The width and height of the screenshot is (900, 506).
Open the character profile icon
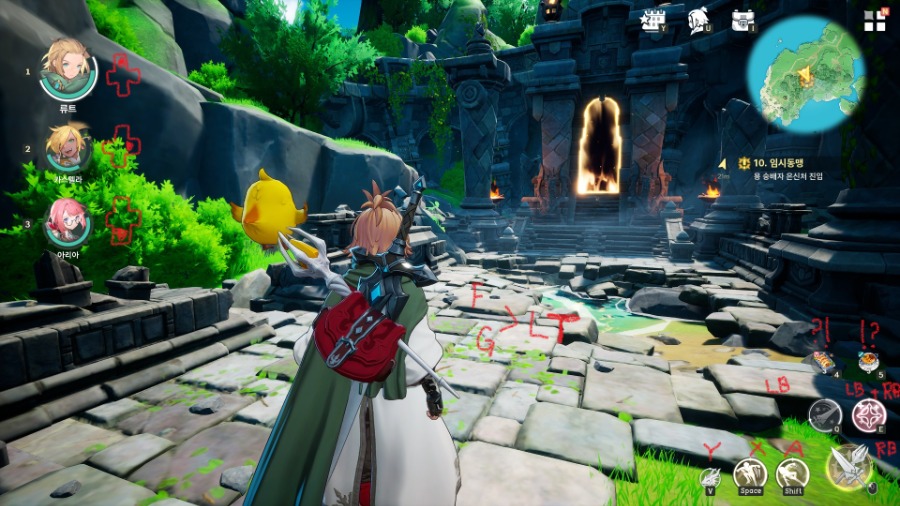699,19
